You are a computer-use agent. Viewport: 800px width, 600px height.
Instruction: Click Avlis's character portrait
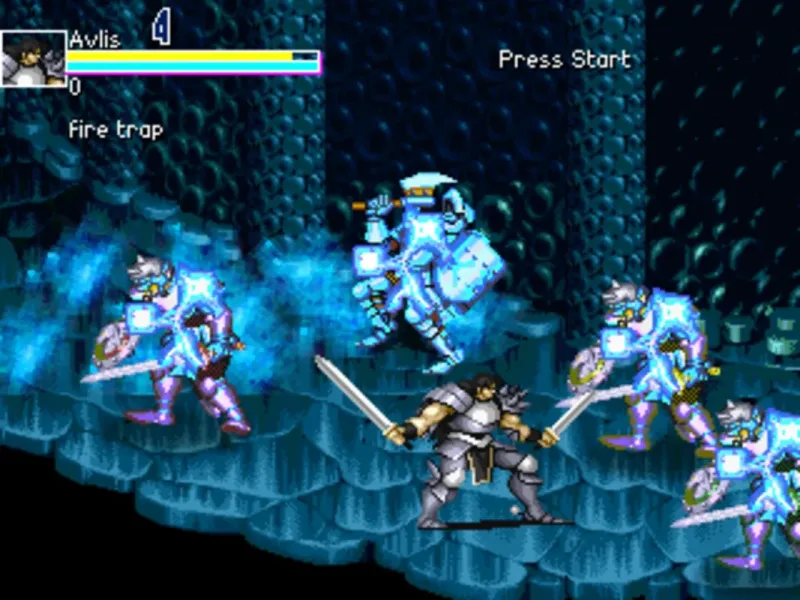(32, 59)
